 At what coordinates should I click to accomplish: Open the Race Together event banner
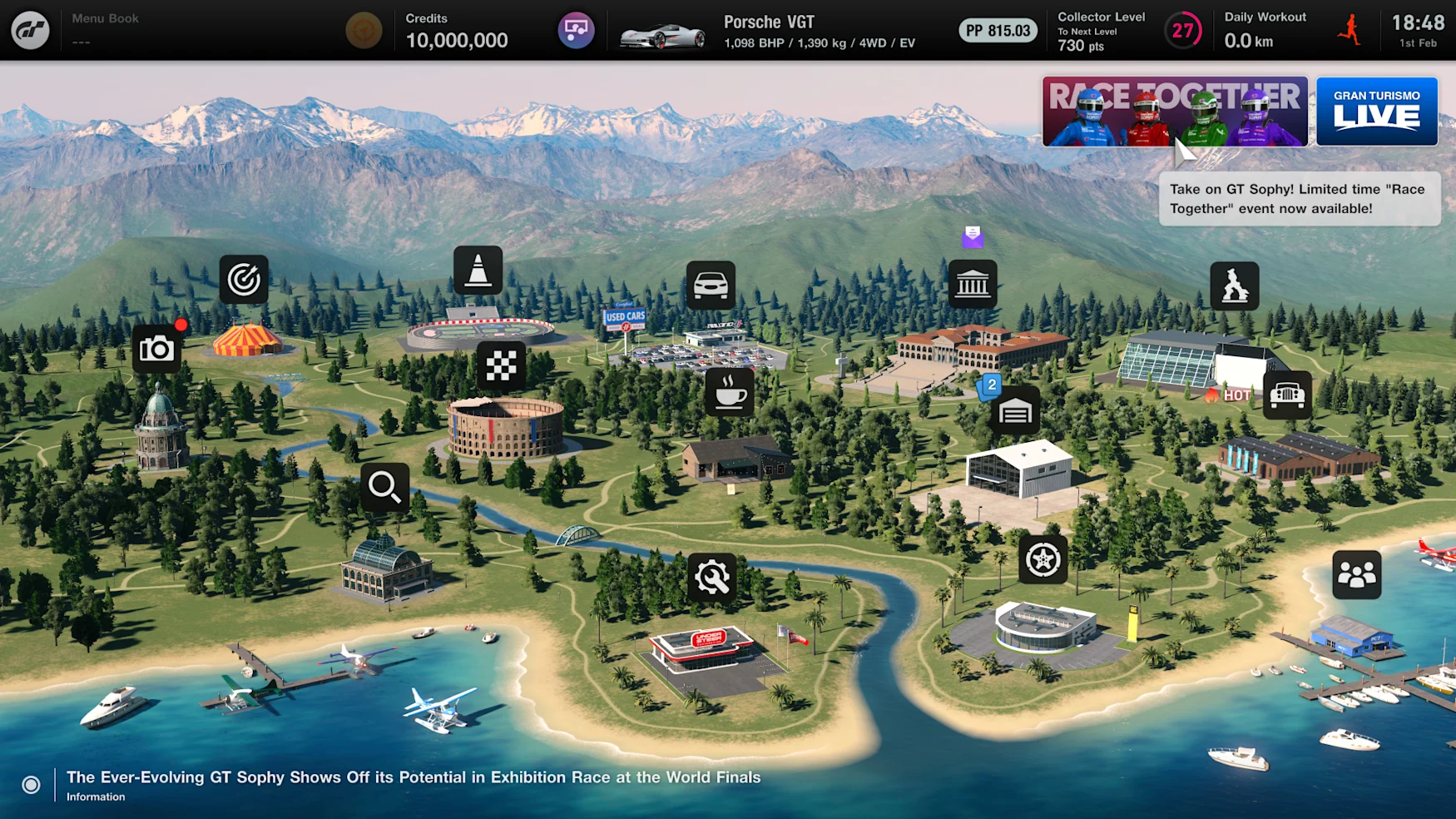click(x=1174, y=112)
